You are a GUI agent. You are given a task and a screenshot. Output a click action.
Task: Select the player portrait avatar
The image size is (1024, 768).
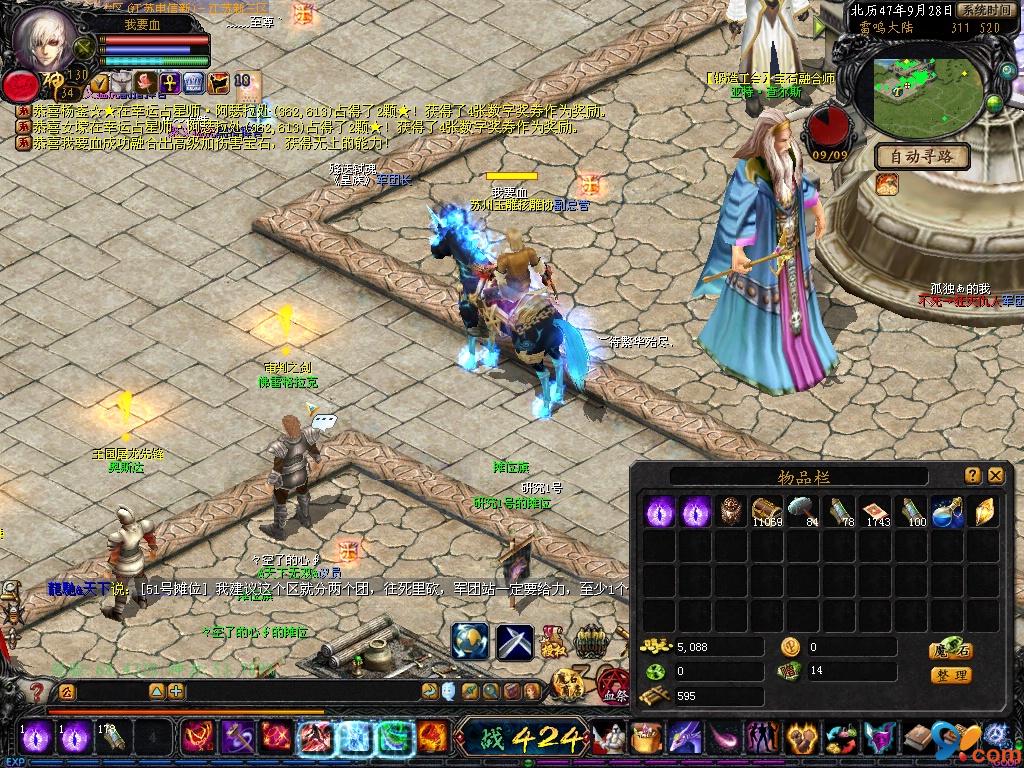43,39
